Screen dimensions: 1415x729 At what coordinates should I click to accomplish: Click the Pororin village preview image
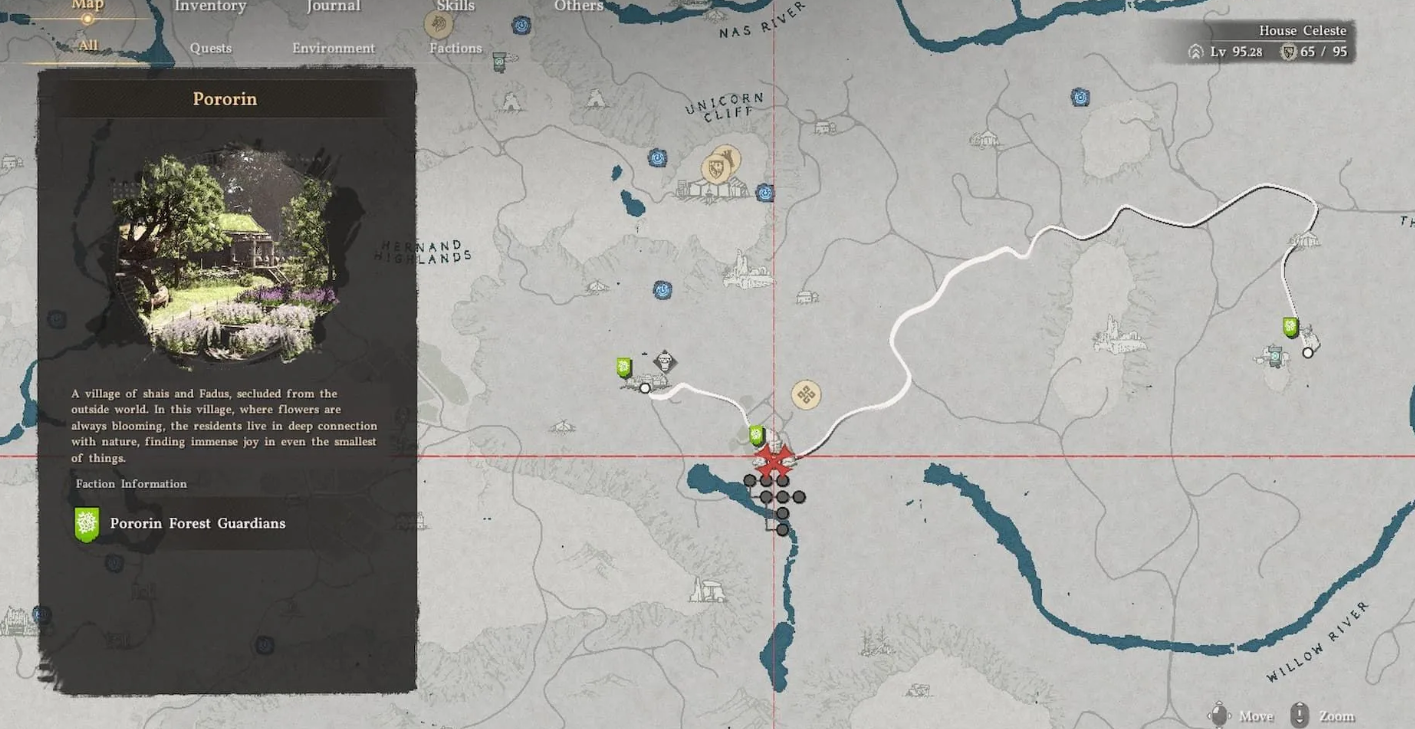(x=224, y=256)
